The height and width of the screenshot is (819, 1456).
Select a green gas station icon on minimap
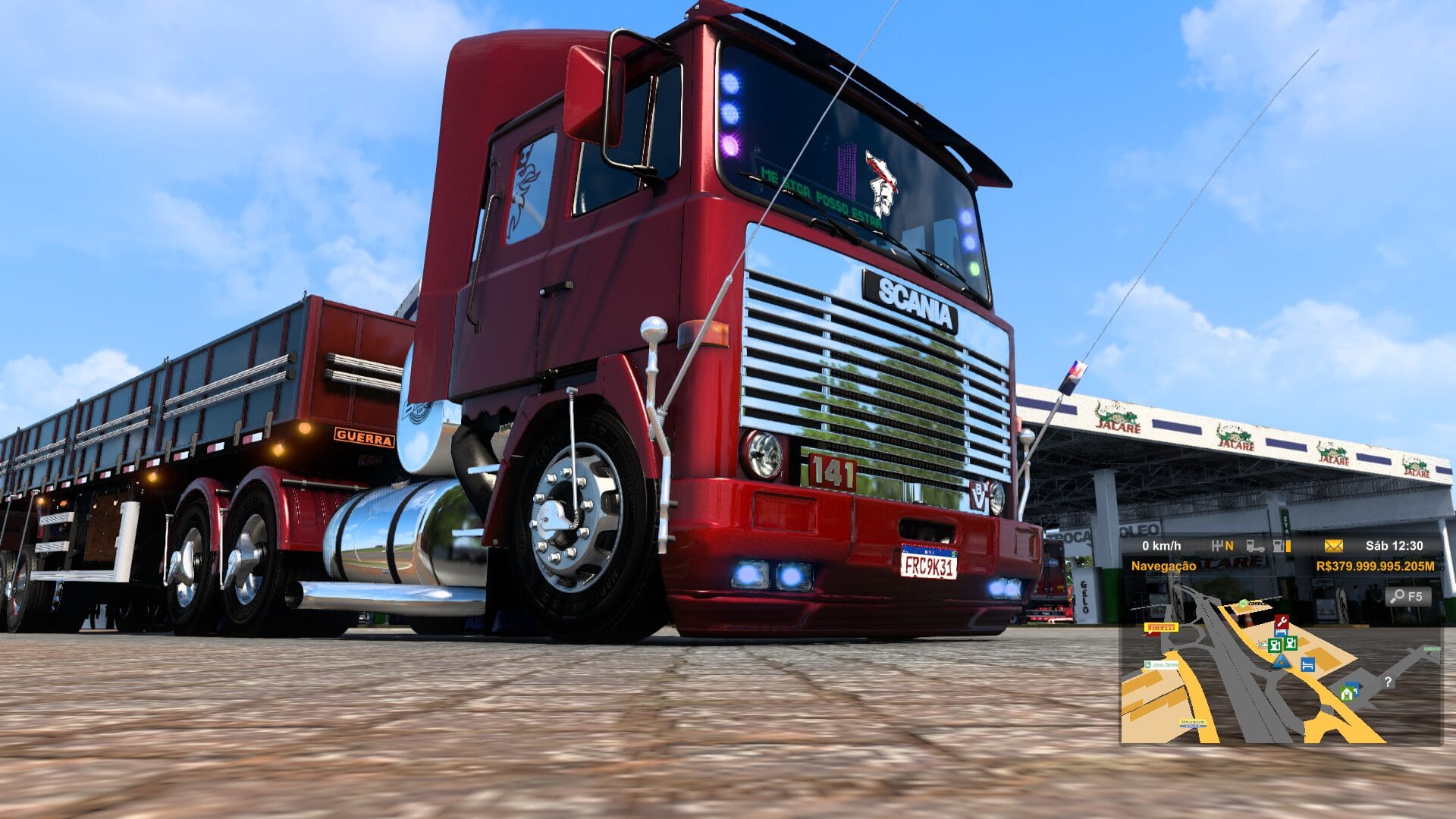point(1275,645)
